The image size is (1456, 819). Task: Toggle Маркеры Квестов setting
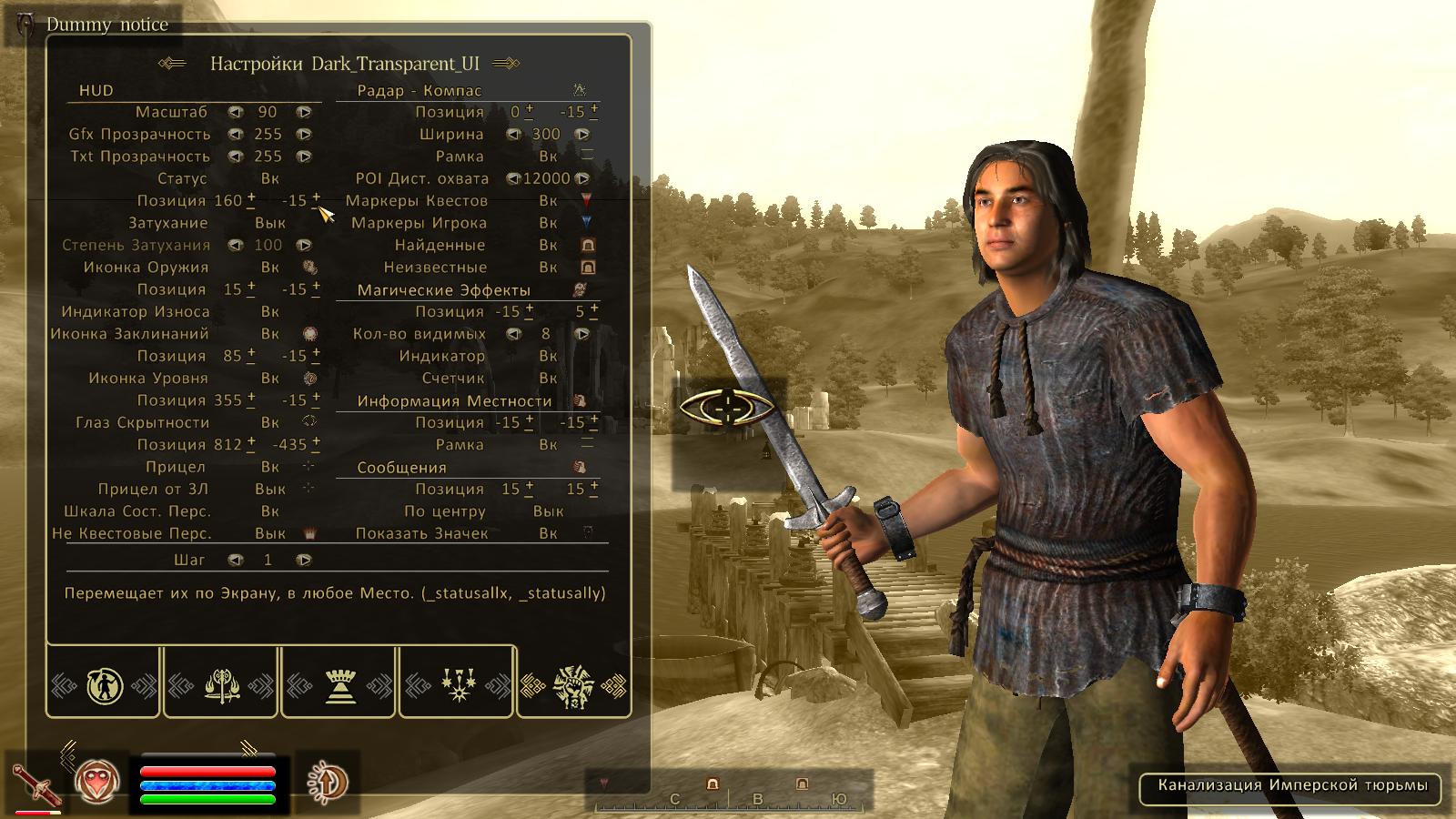pyautogui.click(x=548, y=201)
